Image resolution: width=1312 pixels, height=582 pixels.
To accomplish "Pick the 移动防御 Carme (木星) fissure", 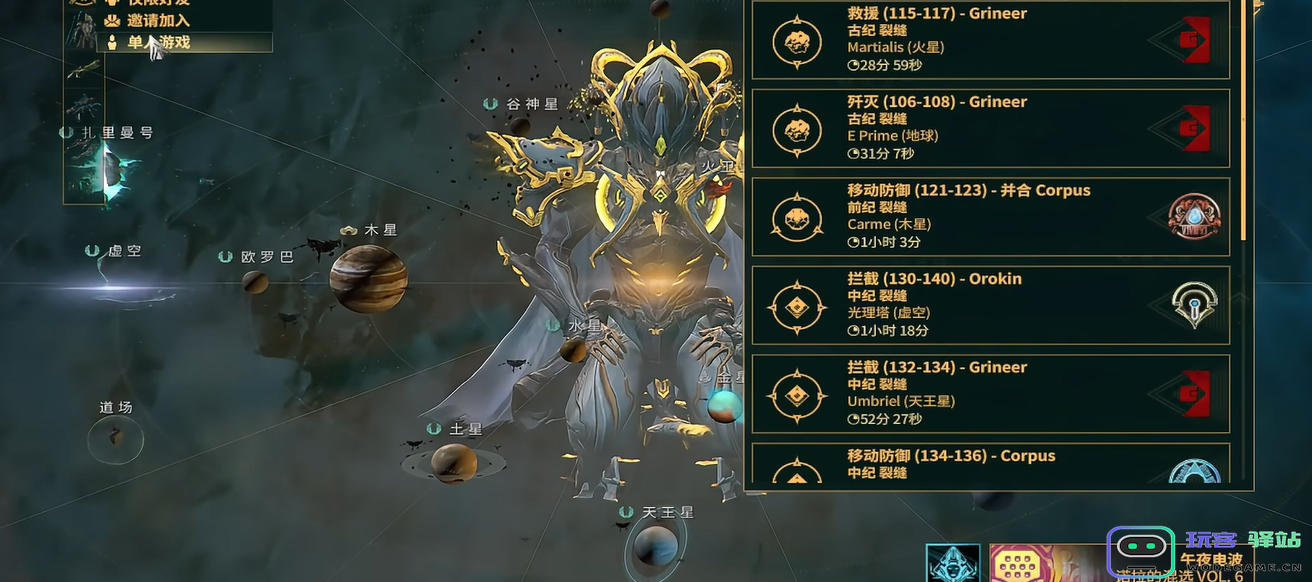I will click(x=989, y=216).
